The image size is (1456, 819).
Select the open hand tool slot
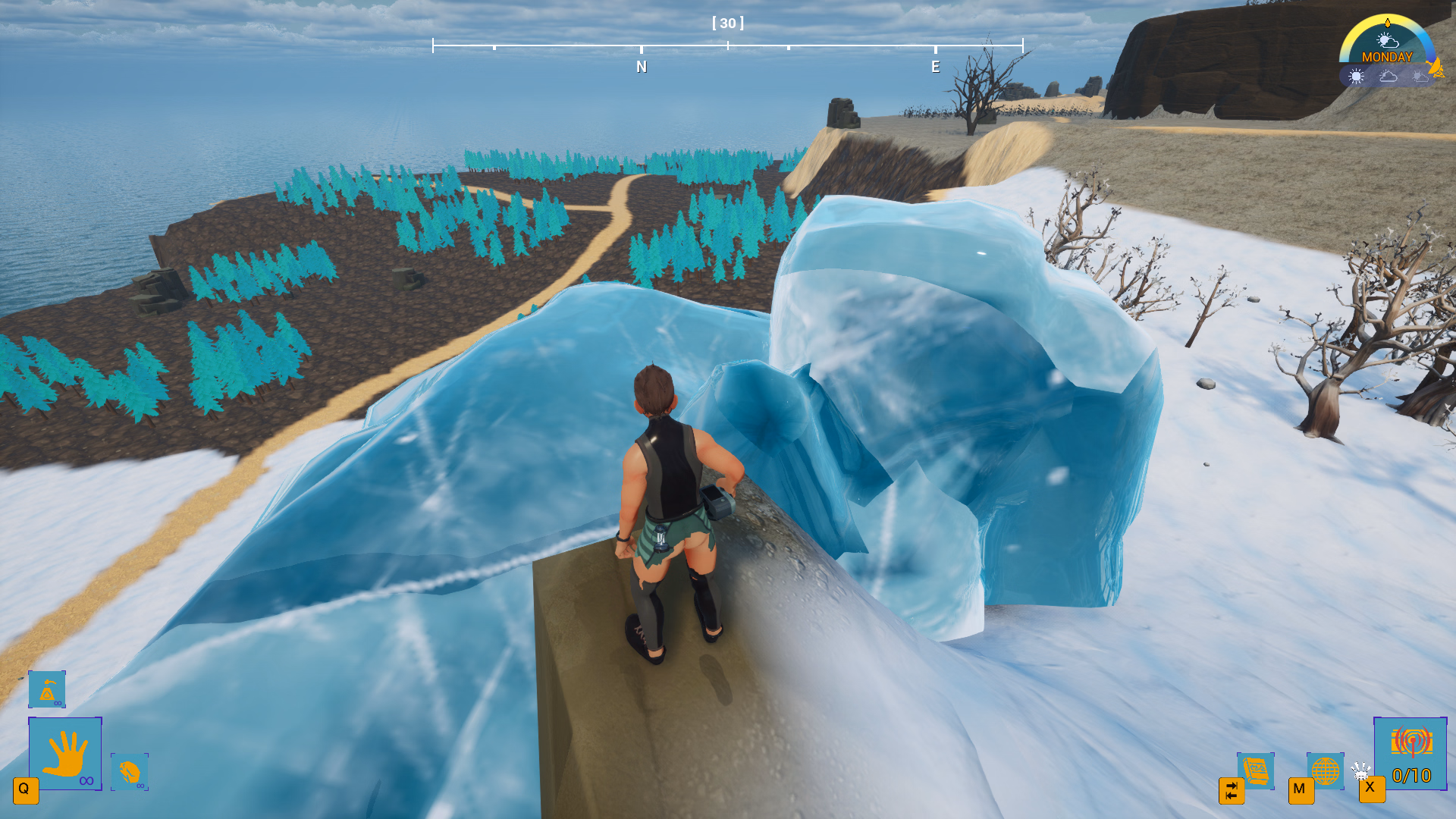click(65, 754)
